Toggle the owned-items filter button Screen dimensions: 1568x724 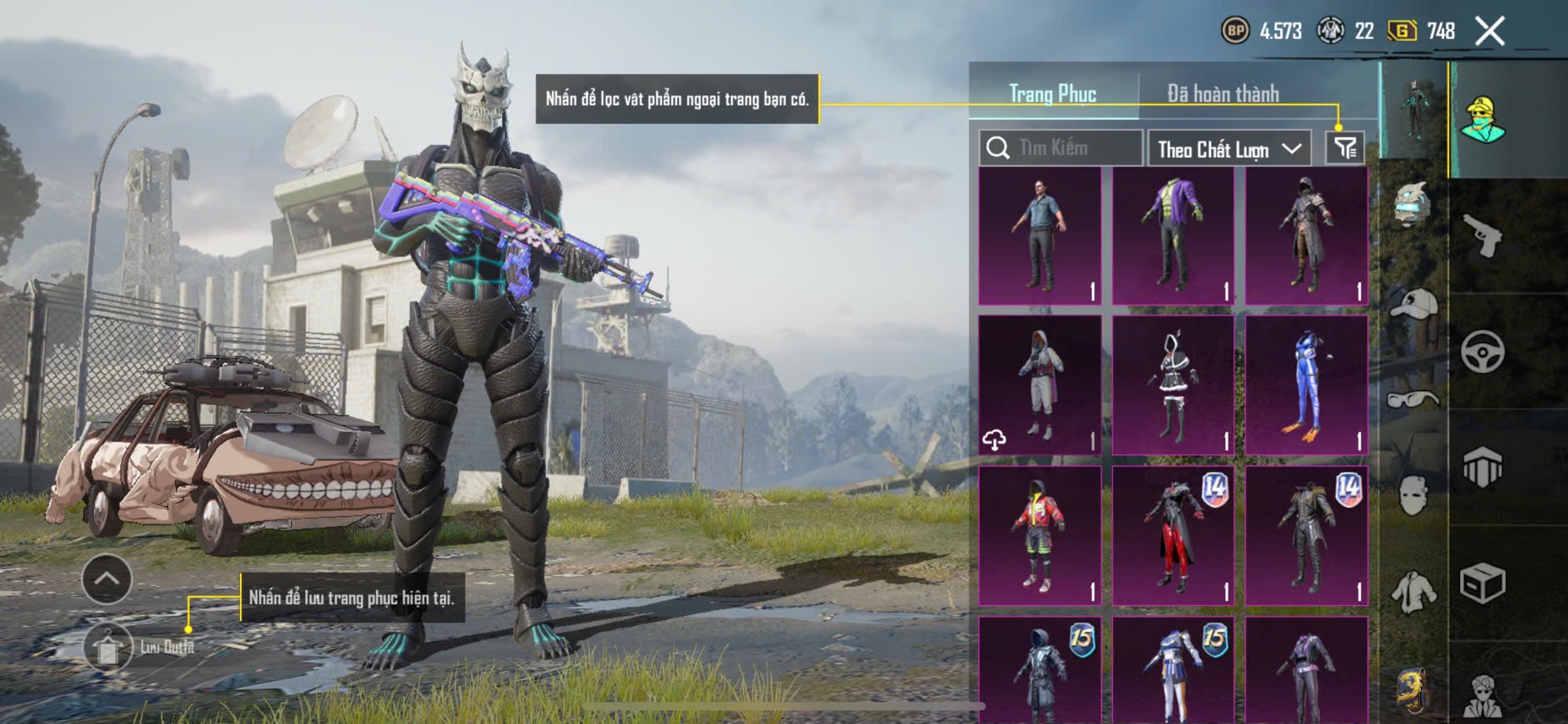click(x=1344, y=148)
